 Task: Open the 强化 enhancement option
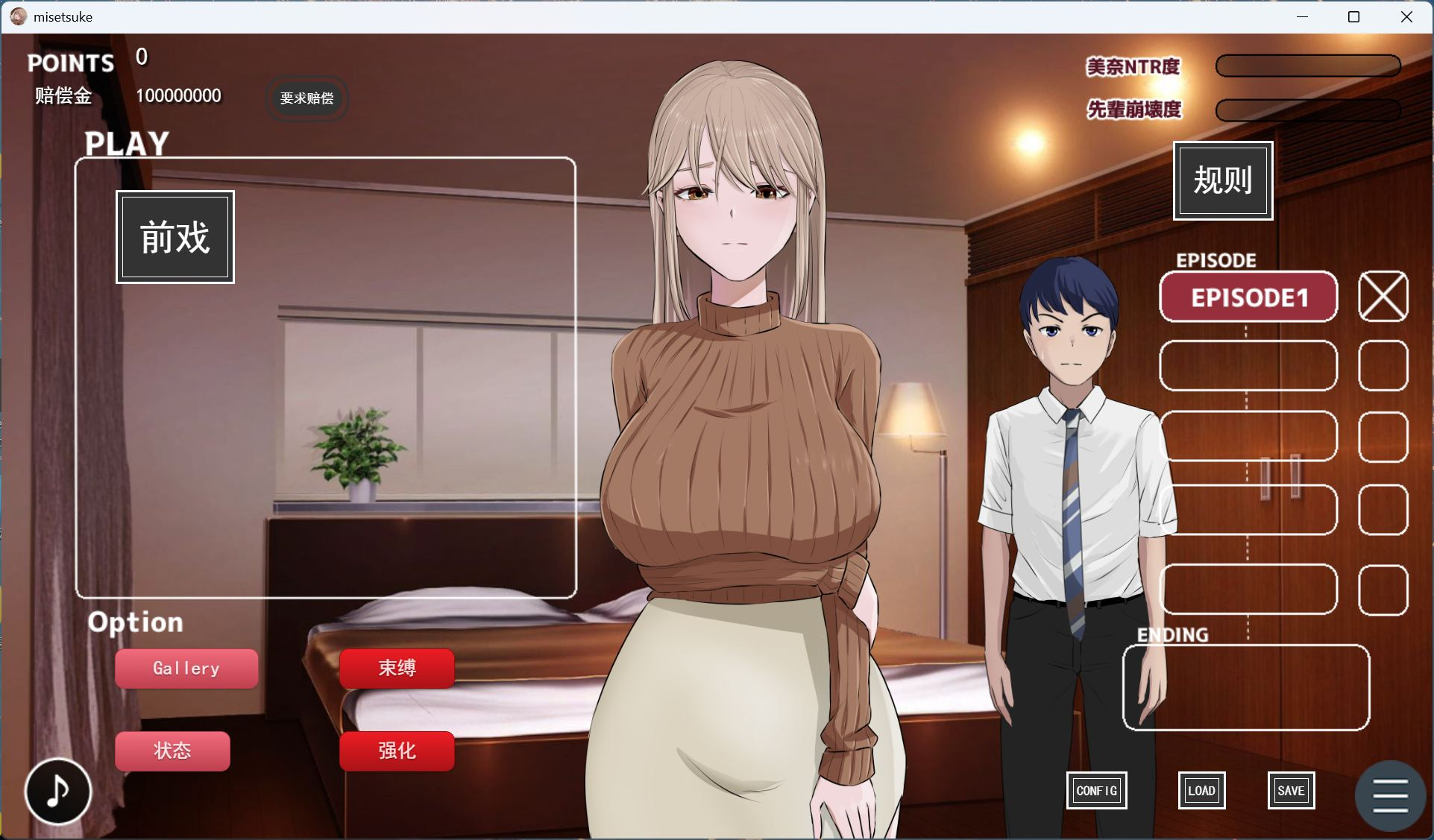pos(396,751)
